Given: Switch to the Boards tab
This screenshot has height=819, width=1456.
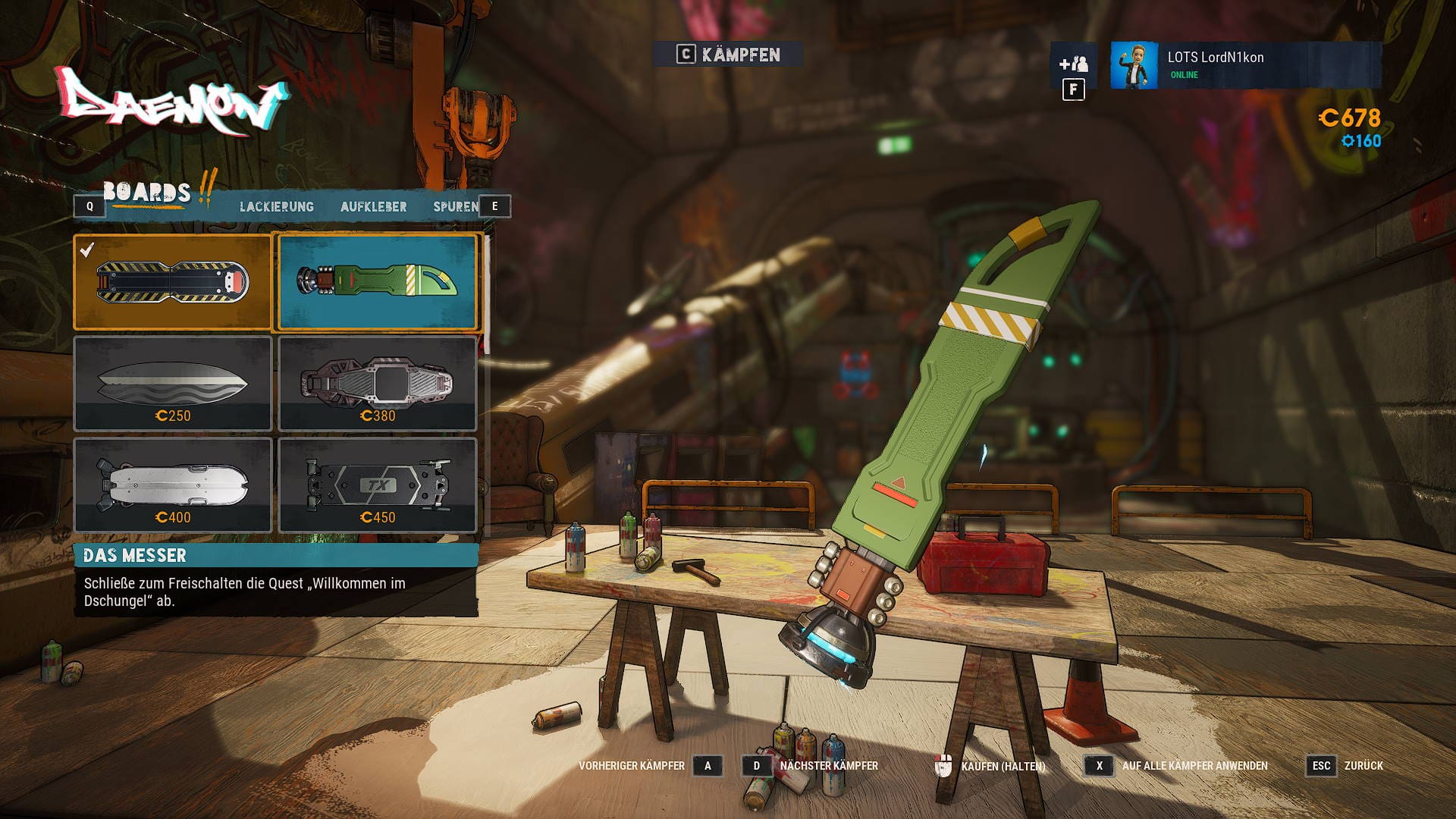Looking at the screenshot, I should click(146, 193).
